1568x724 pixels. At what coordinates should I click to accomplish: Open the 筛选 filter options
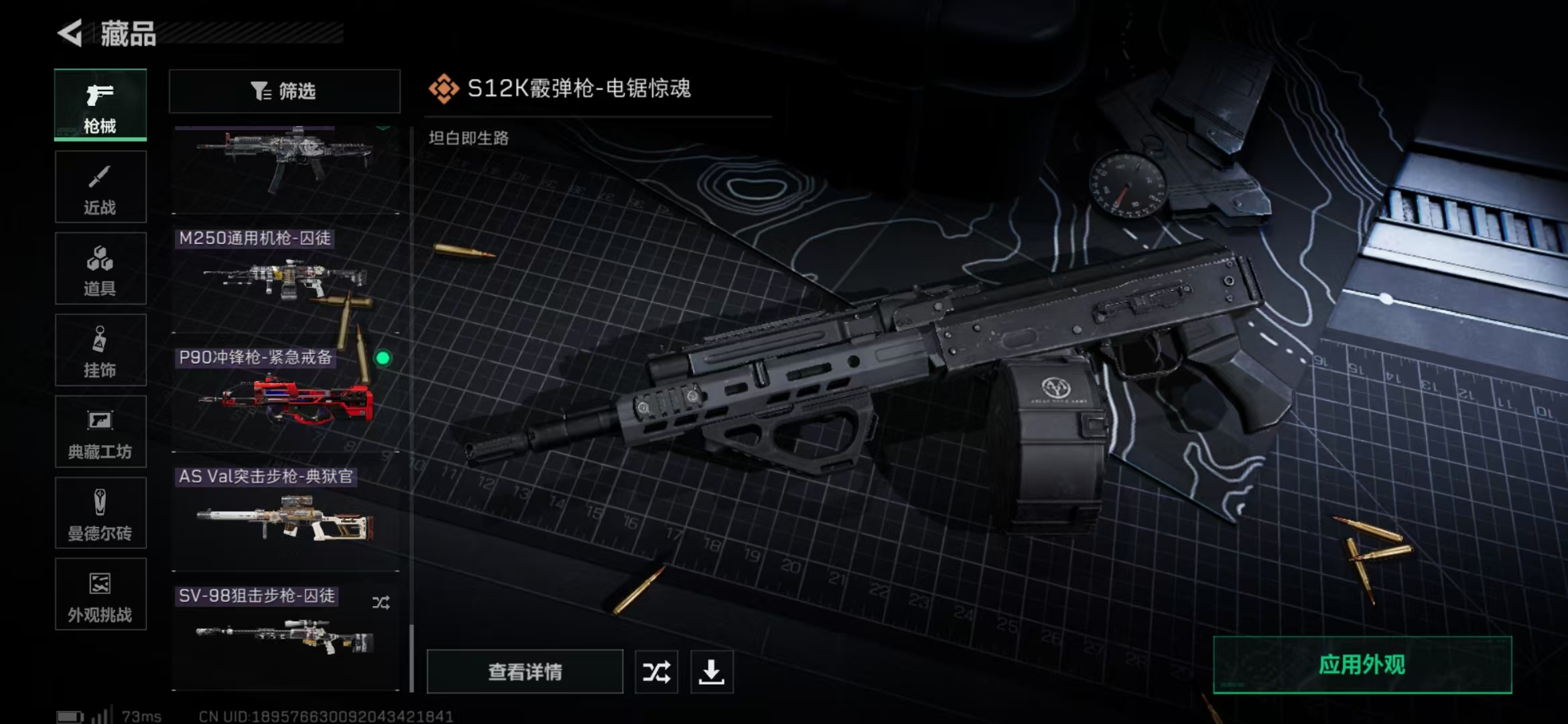pyautogui.click(x=284, y=91)
